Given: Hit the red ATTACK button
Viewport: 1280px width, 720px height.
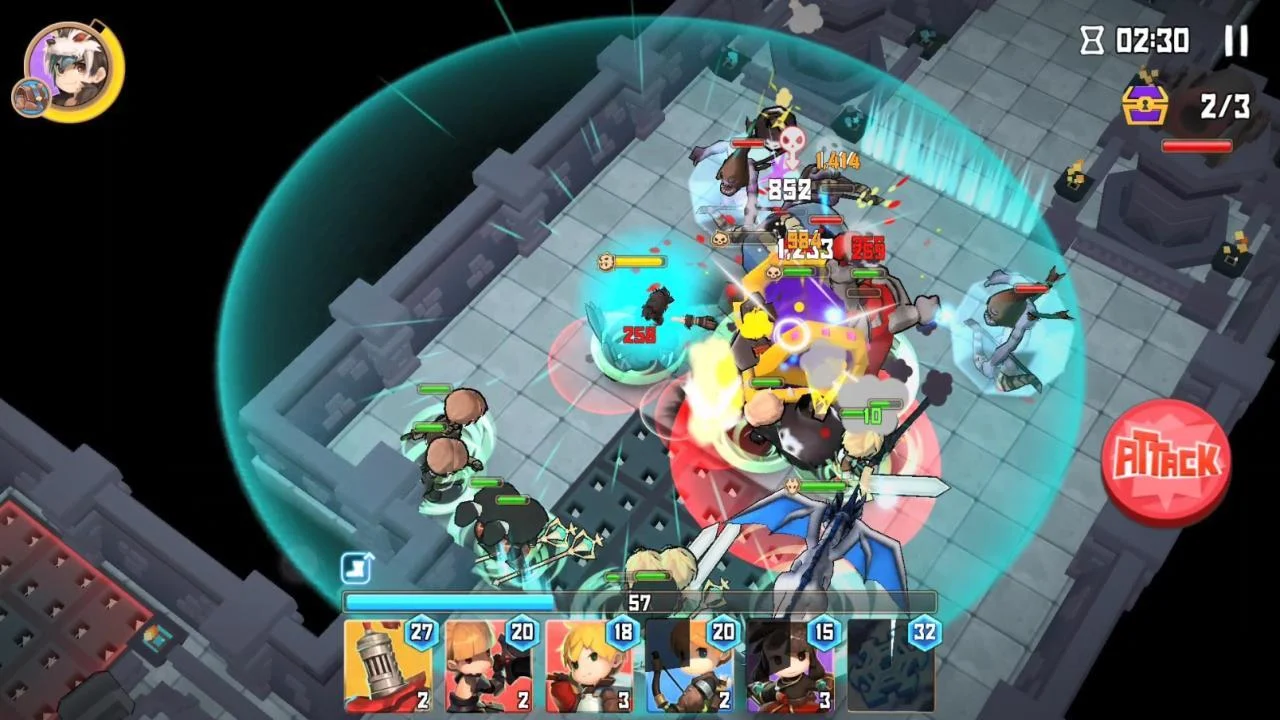Looking at the screenshot, I should (x=1165, y=461).
